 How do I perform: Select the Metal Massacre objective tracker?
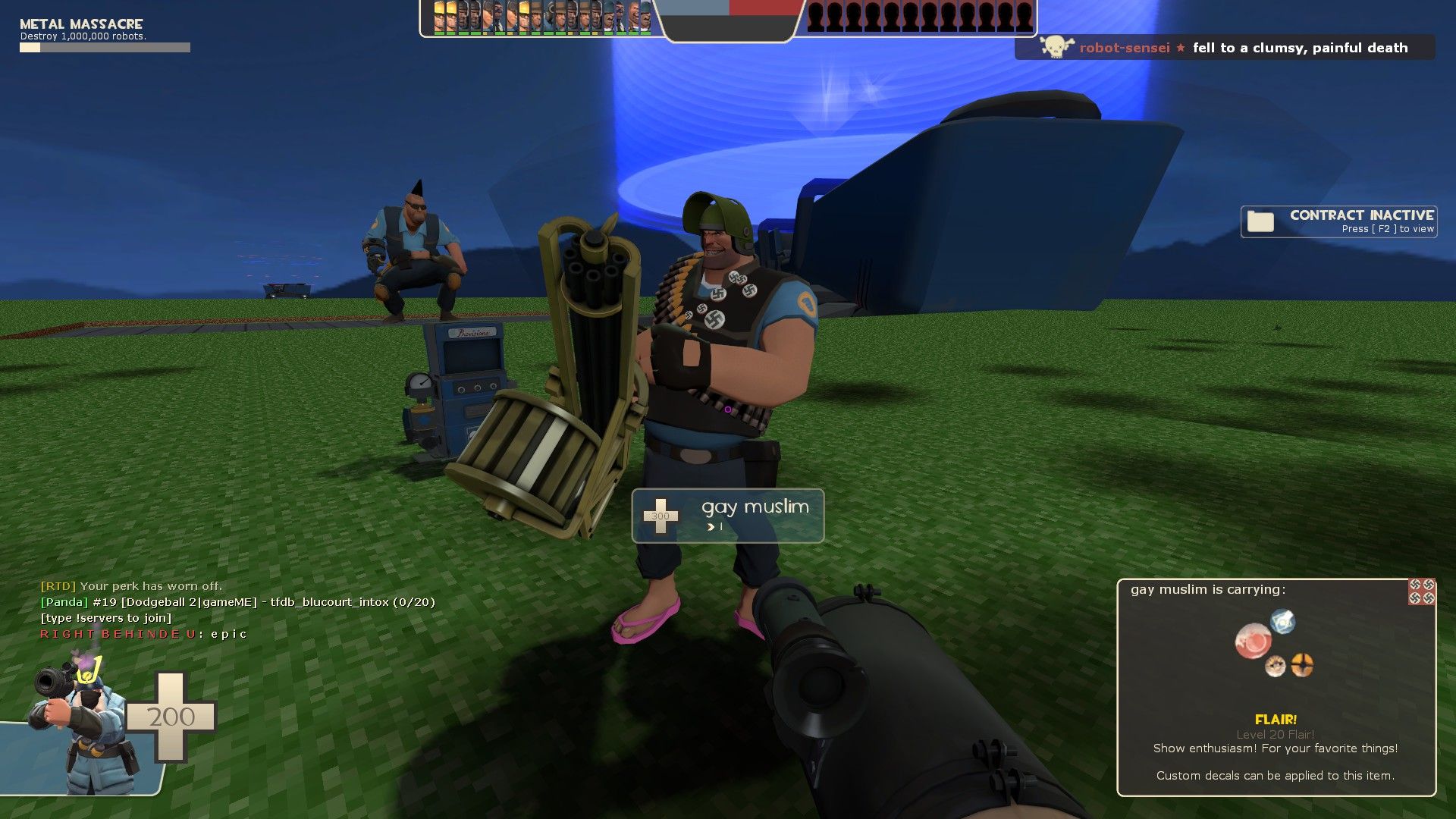105,36
